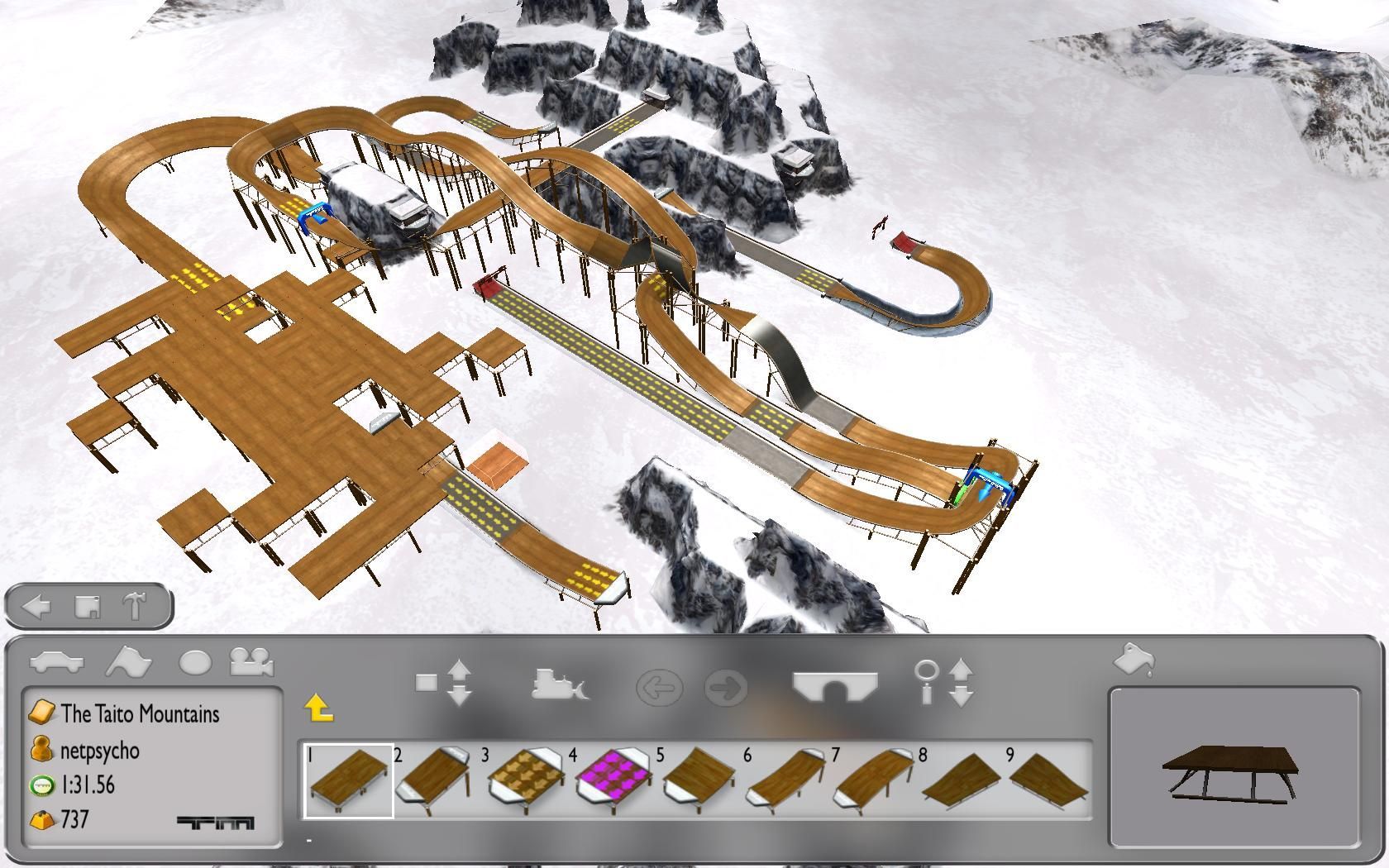The width and height of the screenshot is (1389, 868).
Task: Open the hammer tools button
Action: click(135, 607)
